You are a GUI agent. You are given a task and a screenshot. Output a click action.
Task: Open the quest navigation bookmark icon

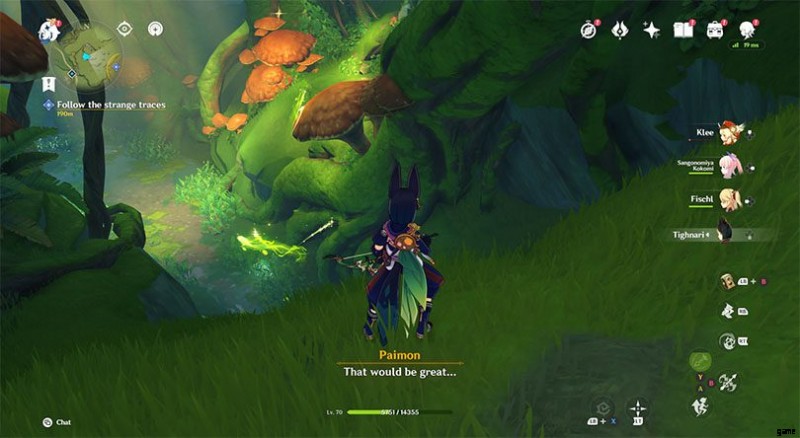pyautogui.click(x=47, y=81)
